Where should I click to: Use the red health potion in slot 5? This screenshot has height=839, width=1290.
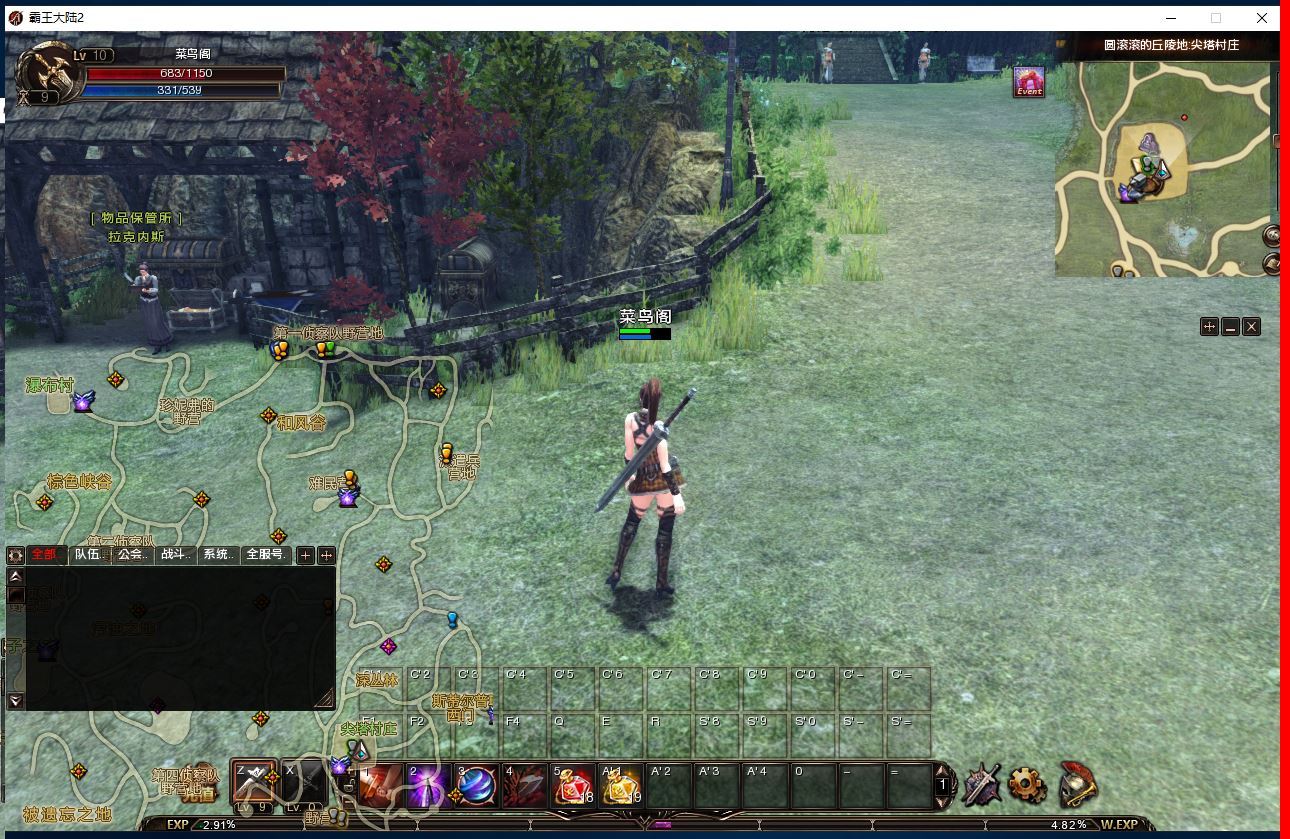[x=573, y=786]
